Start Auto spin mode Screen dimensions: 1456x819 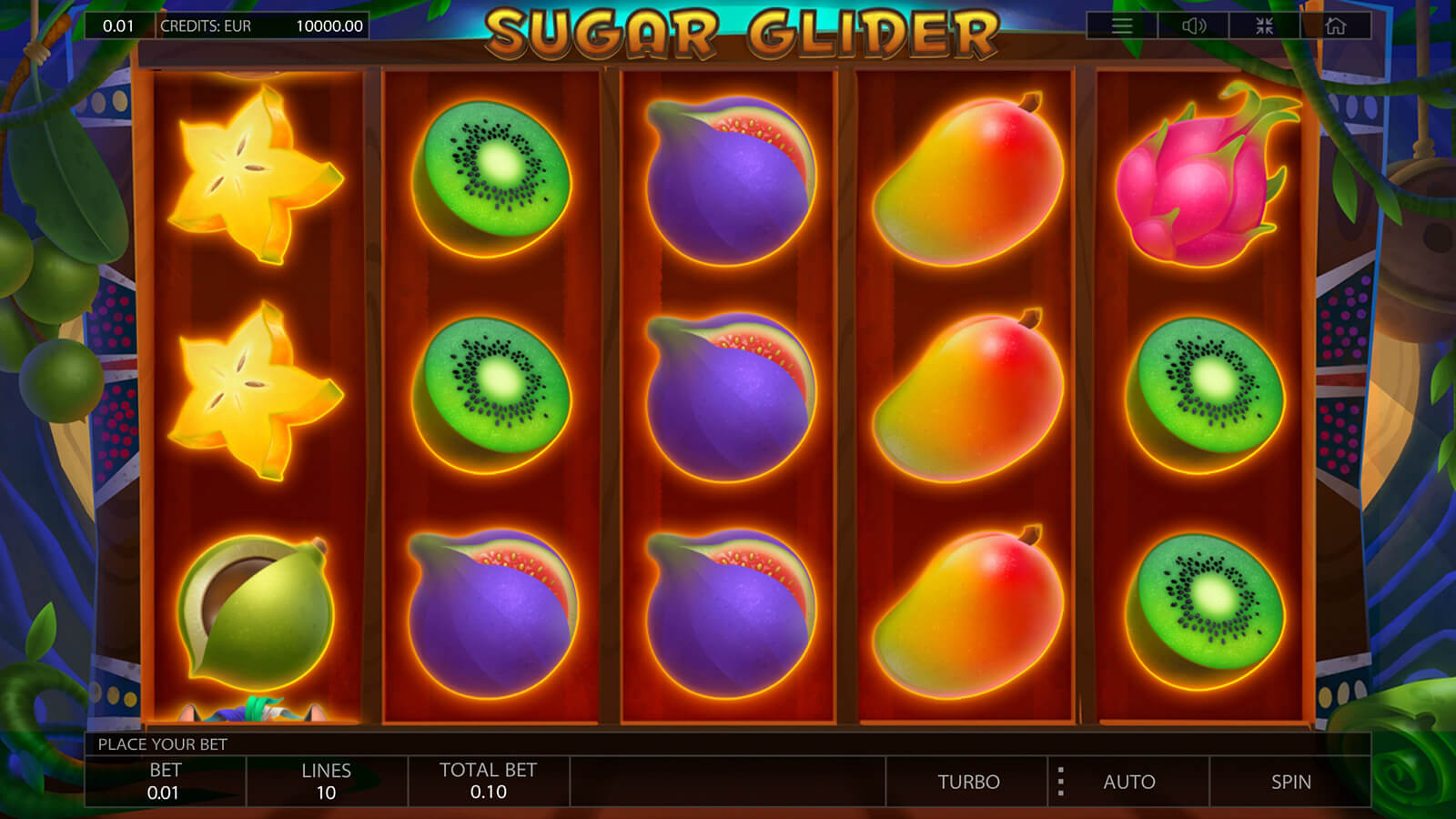pyautogui.click(x=1129, y=782)
